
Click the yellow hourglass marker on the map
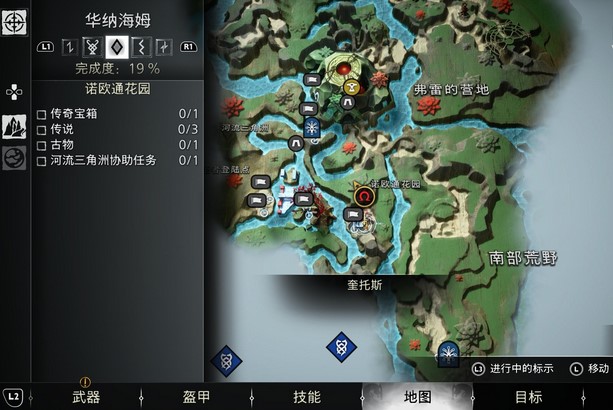tap(351, 87)
